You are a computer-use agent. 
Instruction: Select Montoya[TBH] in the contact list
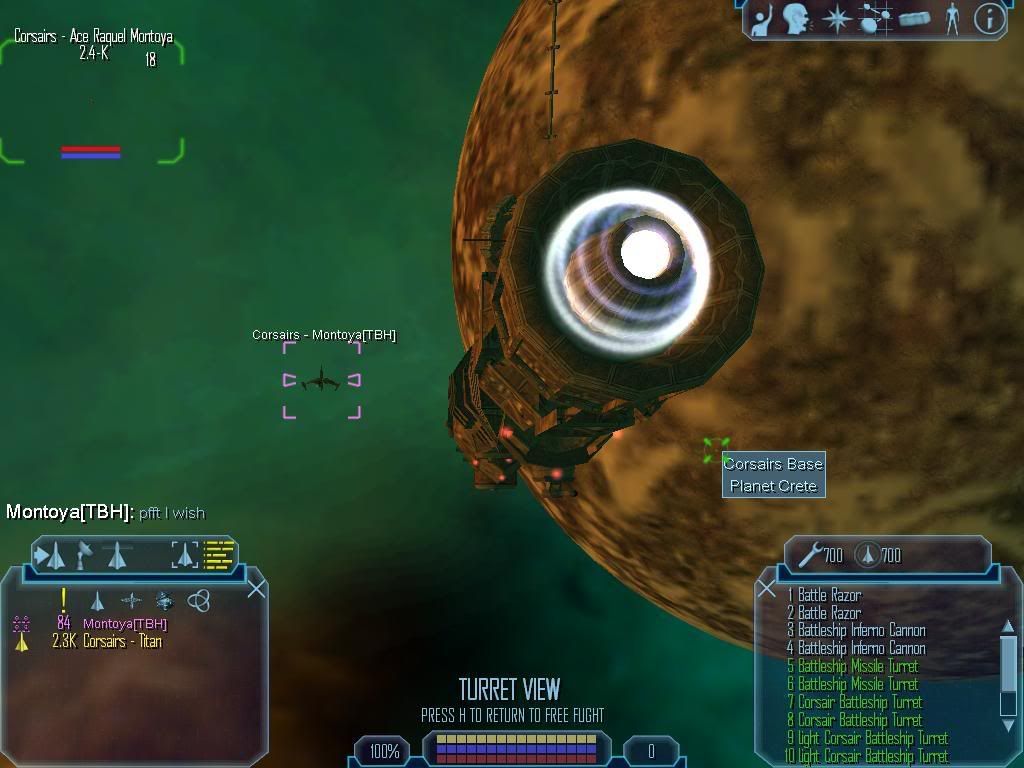coord(124,624)
